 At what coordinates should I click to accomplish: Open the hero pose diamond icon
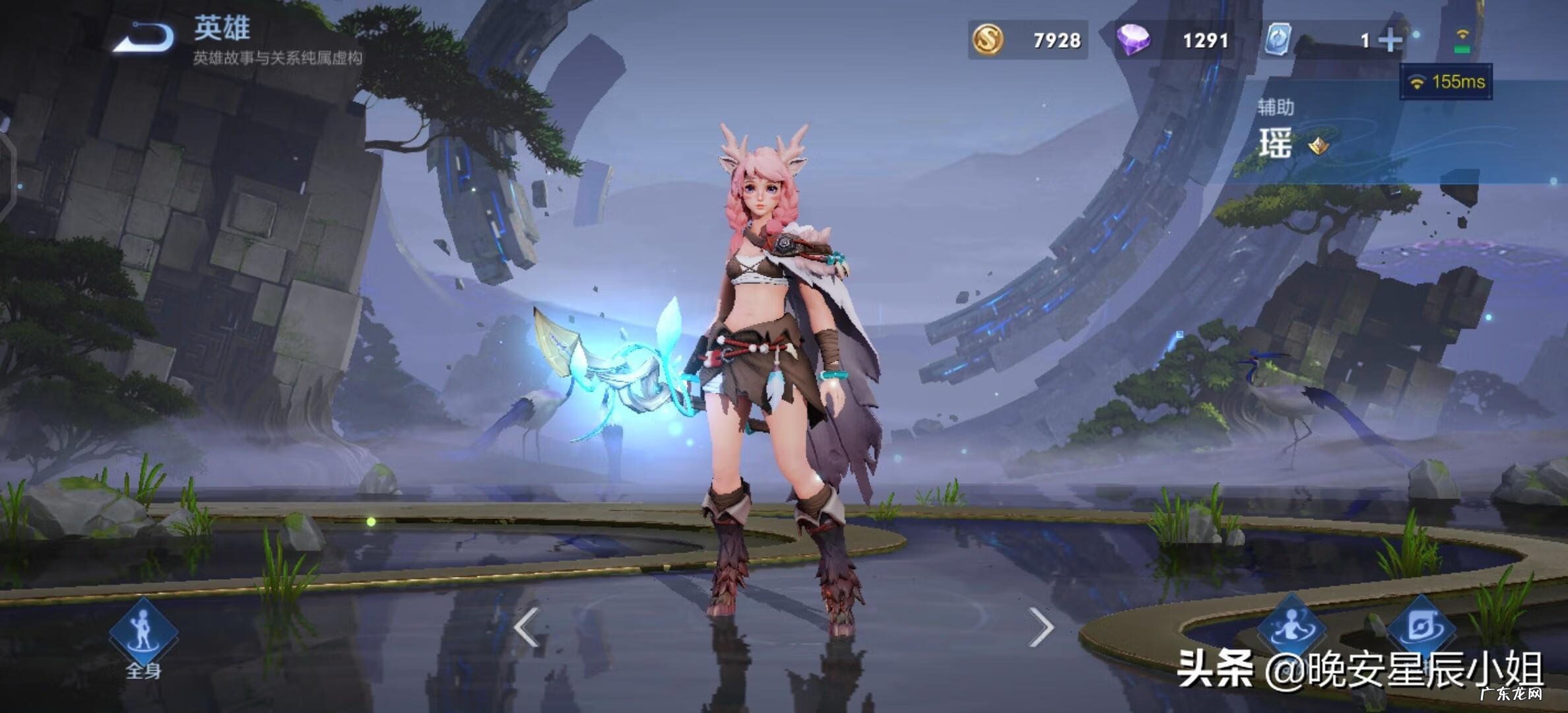(x=1290, y=627)
